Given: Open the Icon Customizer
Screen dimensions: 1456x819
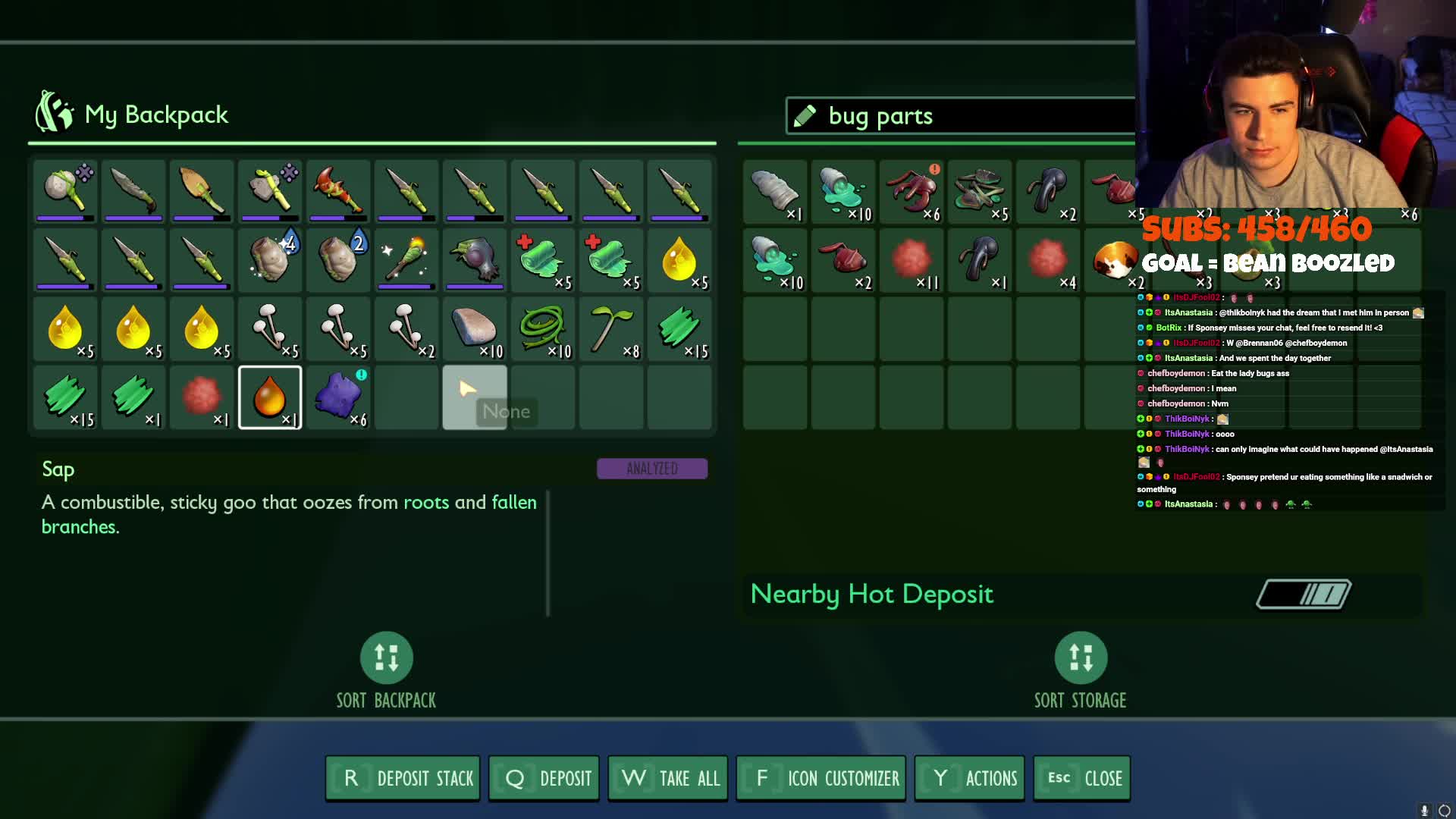Looking at the screenshot, I should (821, 778).
